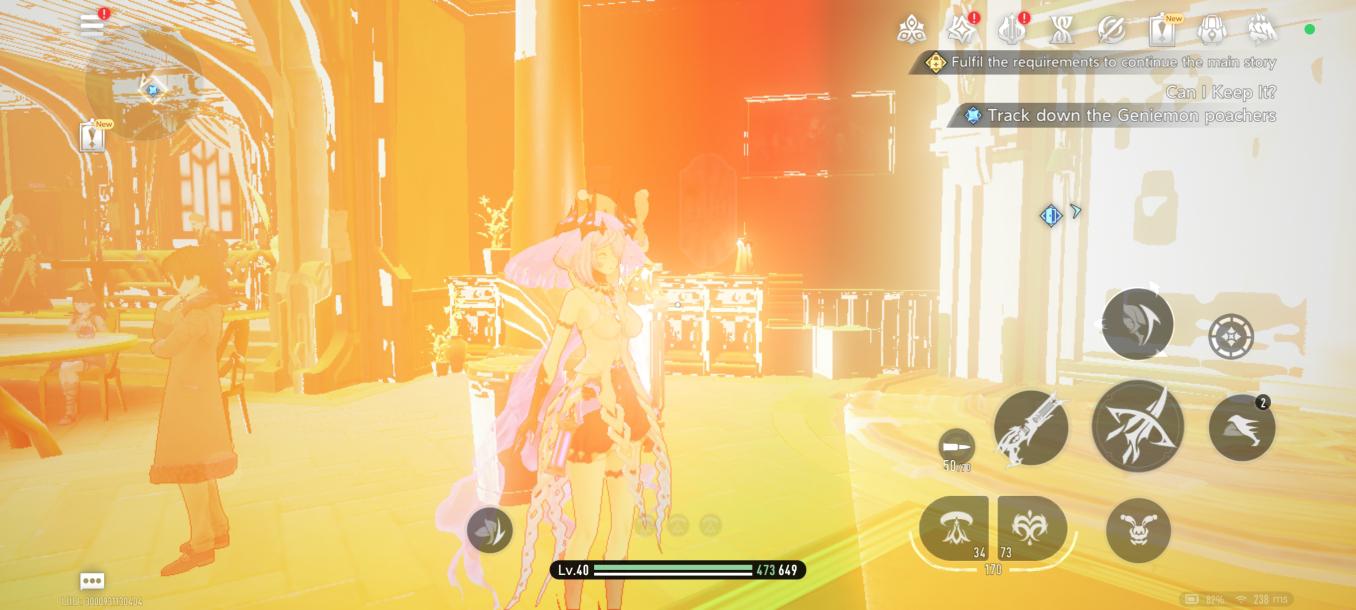
Task: Tap the clipboard icon with New badge in top bar
Action: point(1162,30)
